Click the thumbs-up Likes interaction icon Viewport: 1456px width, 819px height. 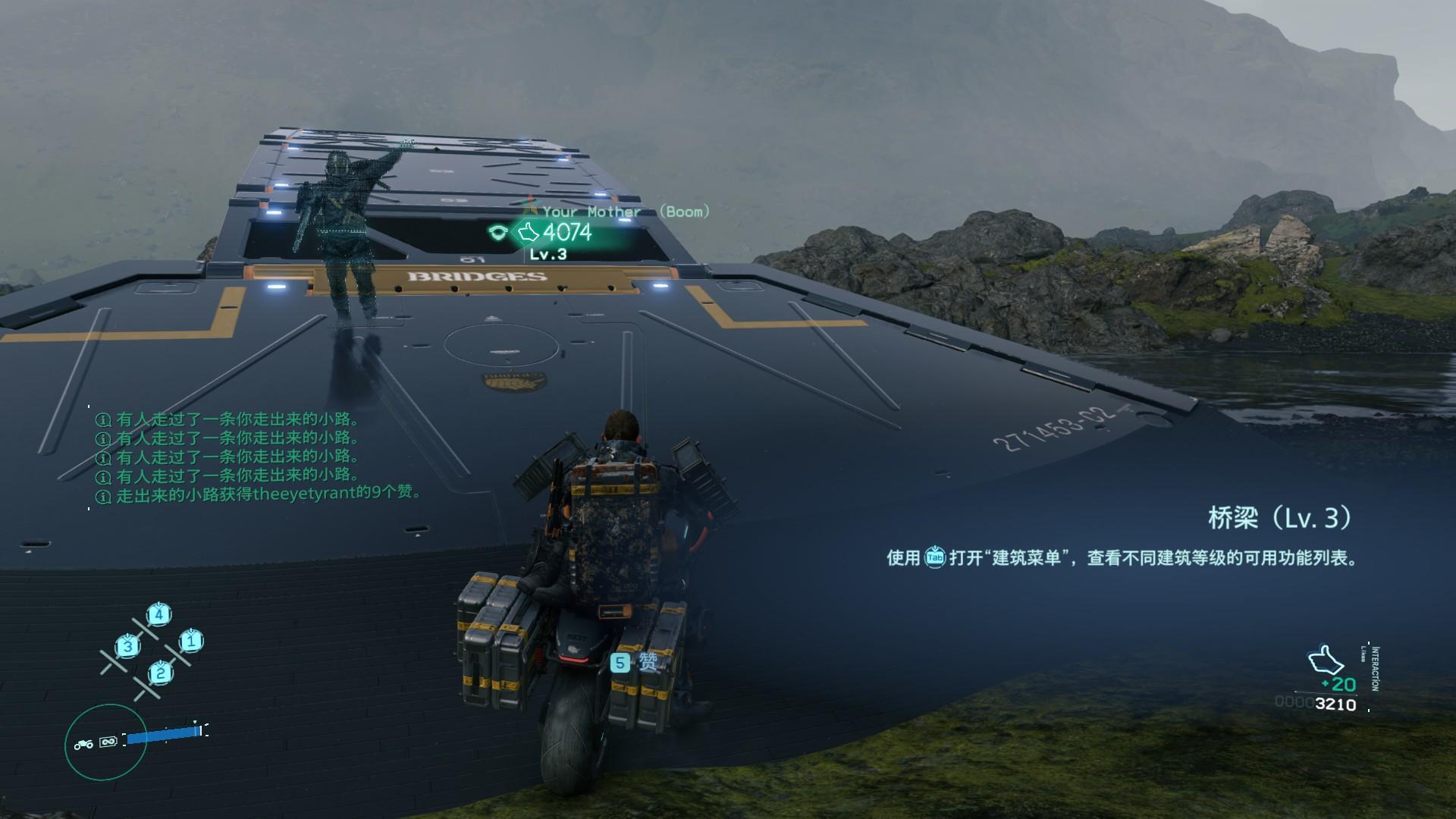[x=1326, y=660]
